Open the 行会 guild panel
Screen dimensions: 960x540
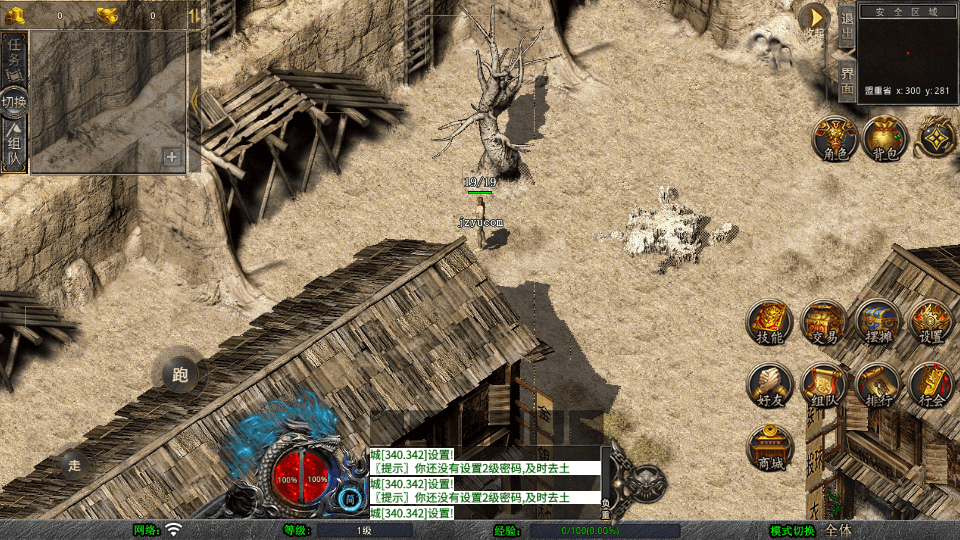932,385
